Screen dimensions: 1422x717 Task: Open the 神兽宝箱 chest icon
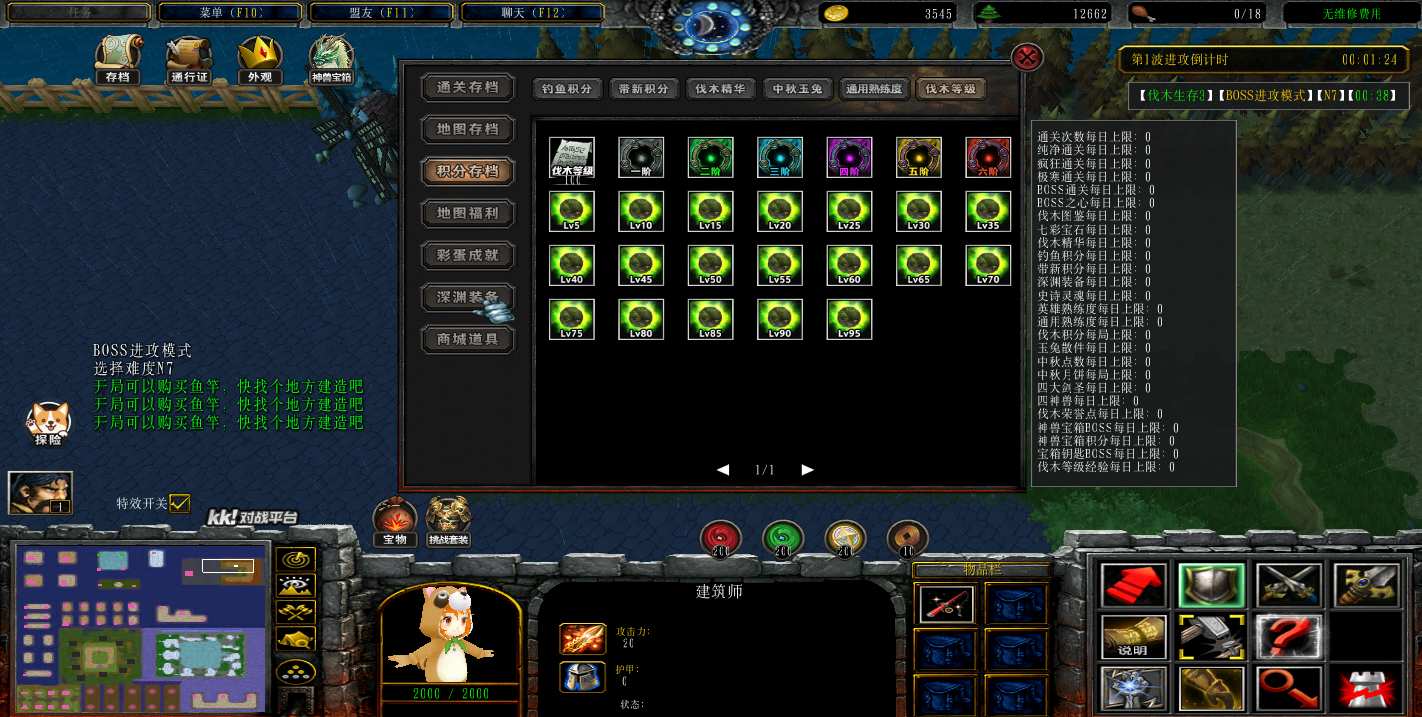click(x=330, y=60)
